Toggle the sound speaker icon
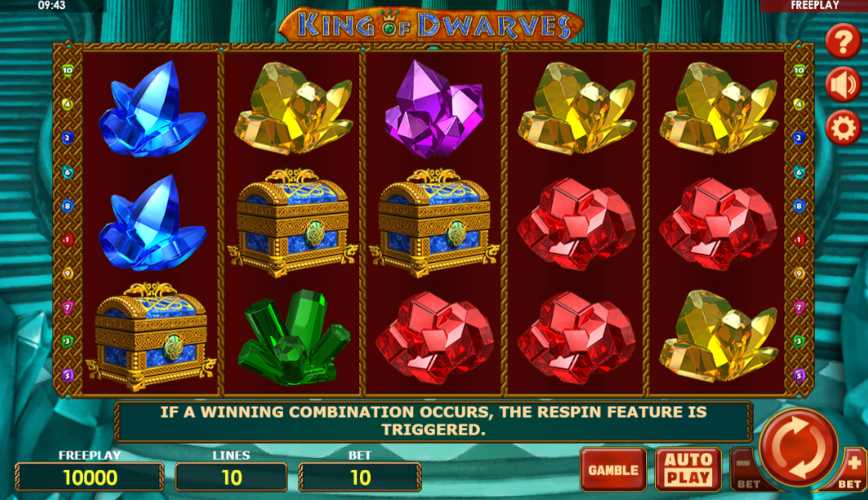Screen dimensions: 868x500 click(843, 85)
